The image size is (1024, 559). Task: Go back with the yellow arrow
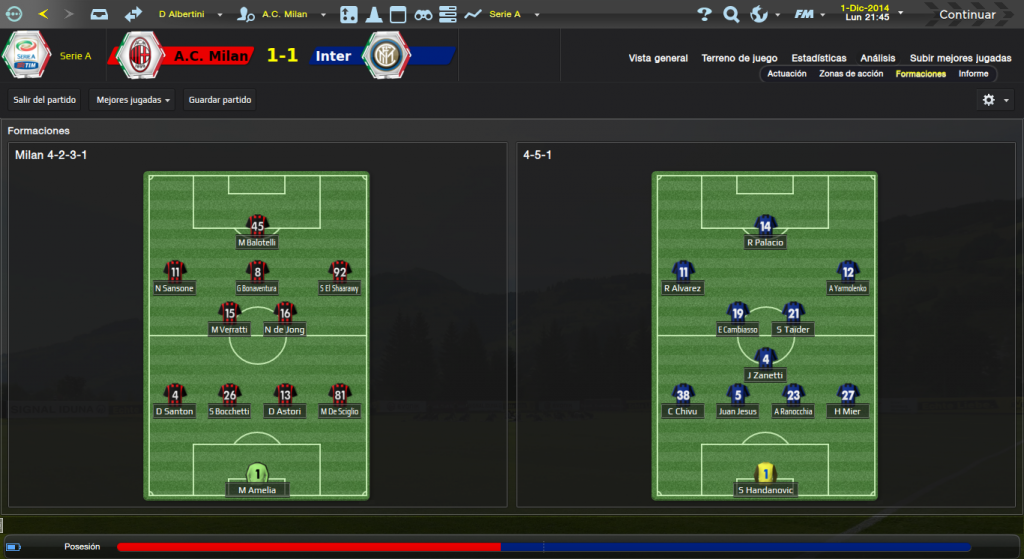pos(43,14)
